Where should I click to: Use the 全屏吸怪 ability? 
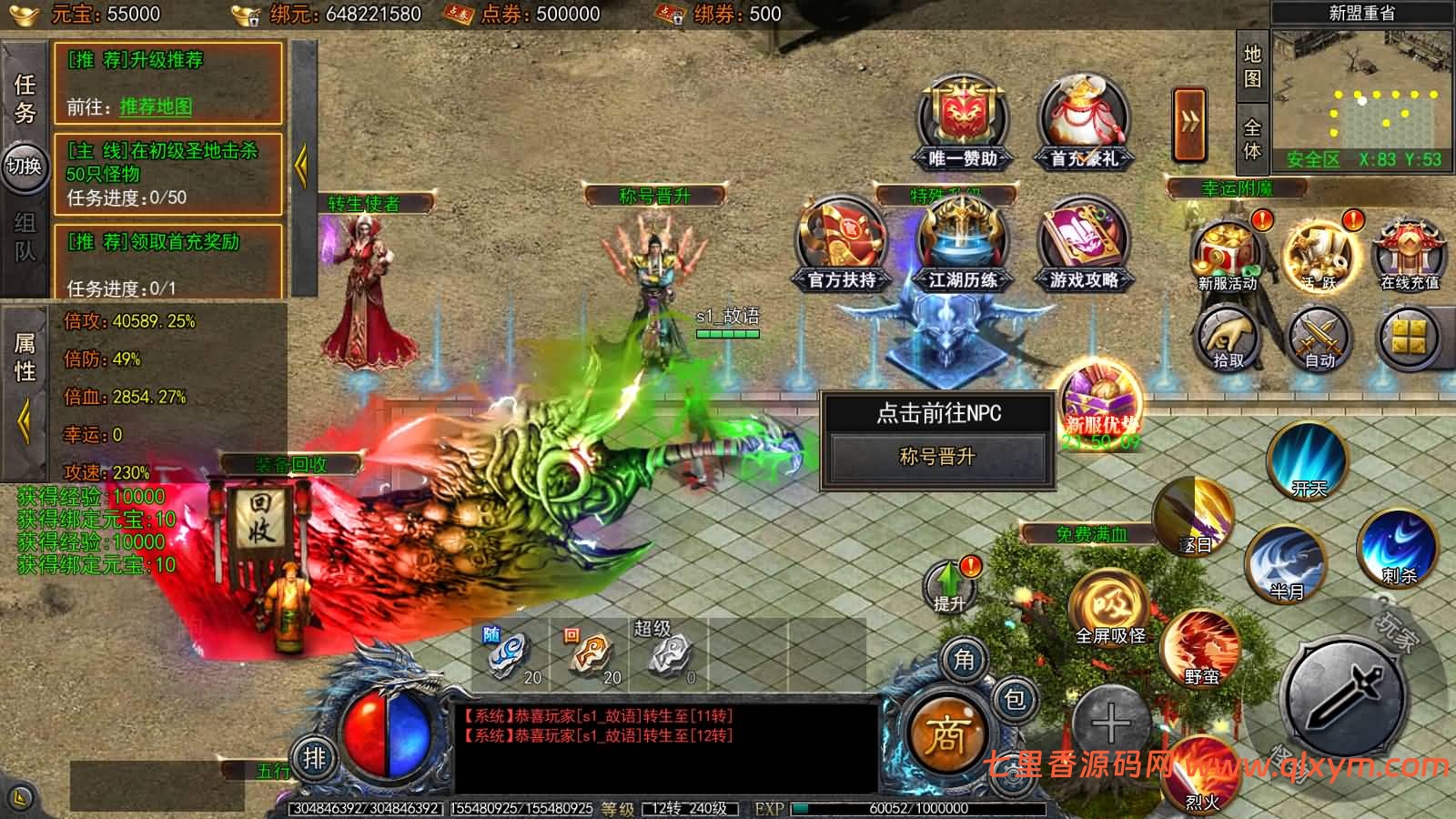(x=1109, y=605)
